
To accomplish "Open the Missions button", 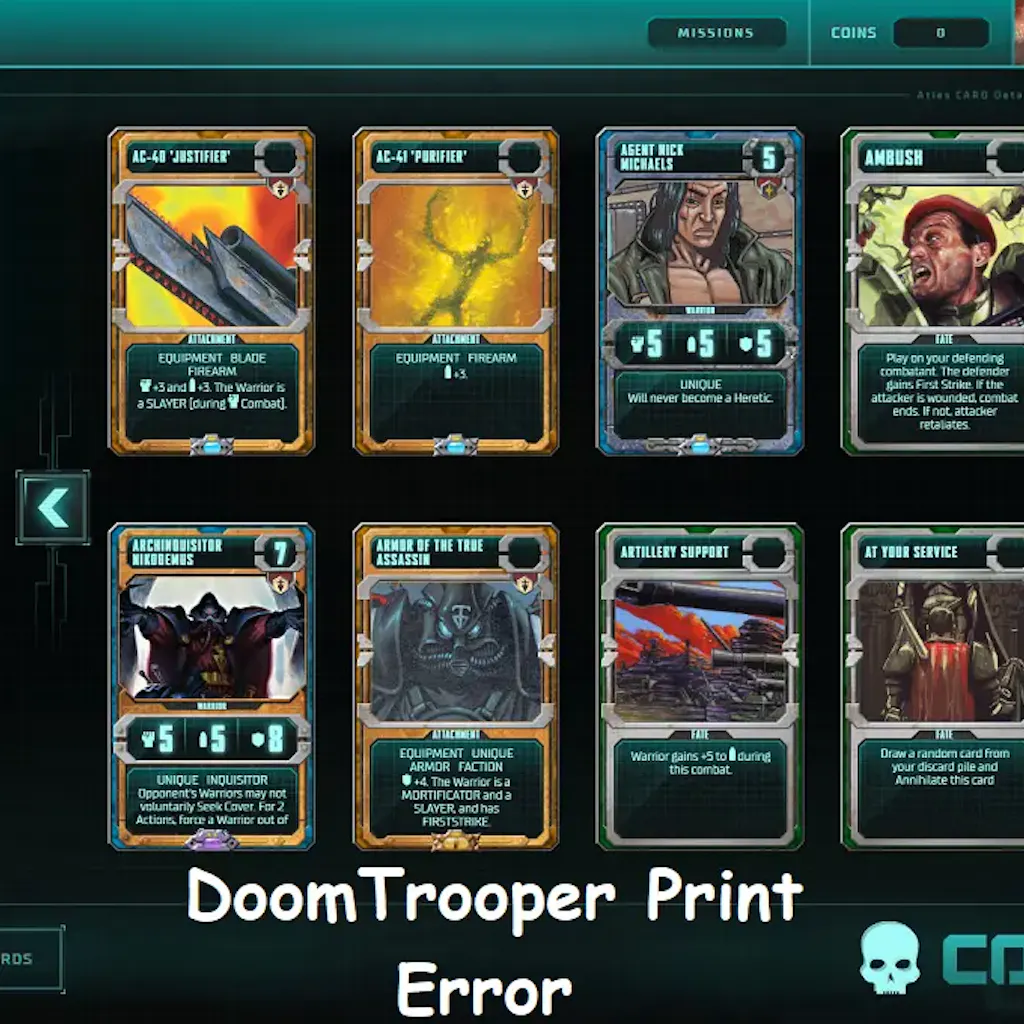I will click(716, 33).
